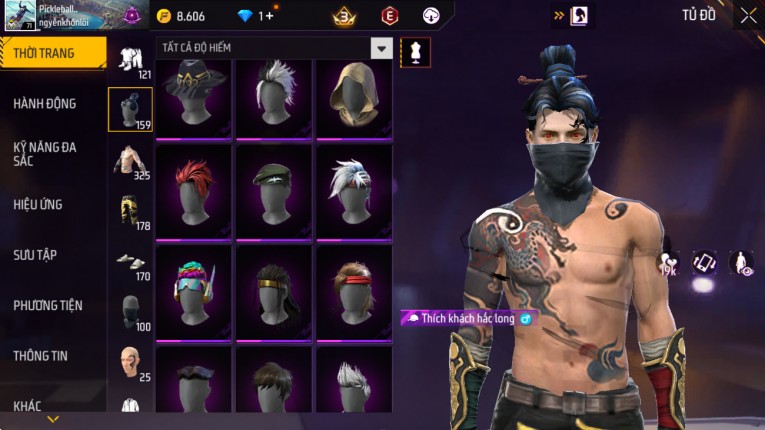Choose the full outfit set category (121)
The width and height of the screenshot is (765, 430).
[130, 61]
